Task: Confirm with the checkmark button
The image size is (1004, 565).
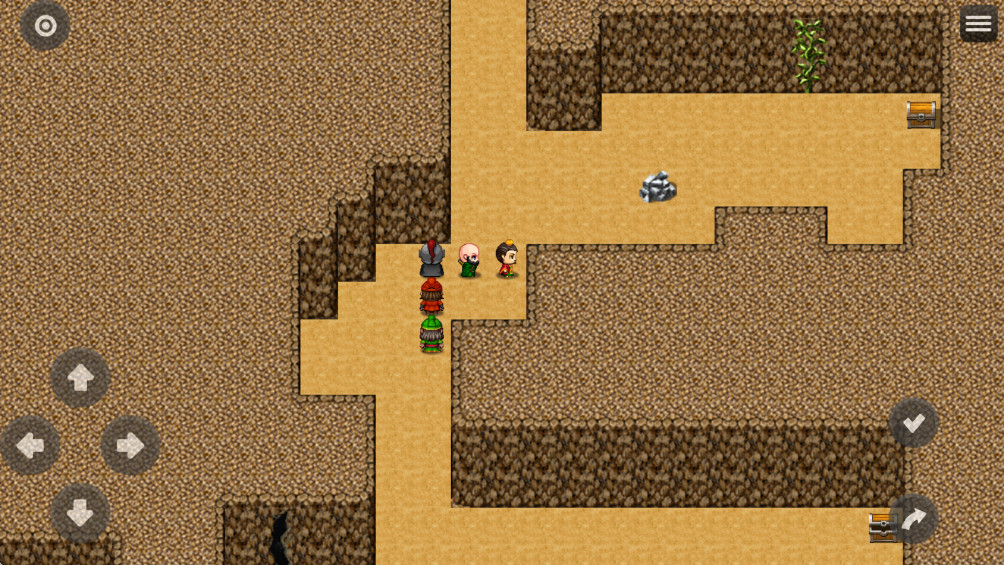Action: pyautogui.click(x=913, y=423)
